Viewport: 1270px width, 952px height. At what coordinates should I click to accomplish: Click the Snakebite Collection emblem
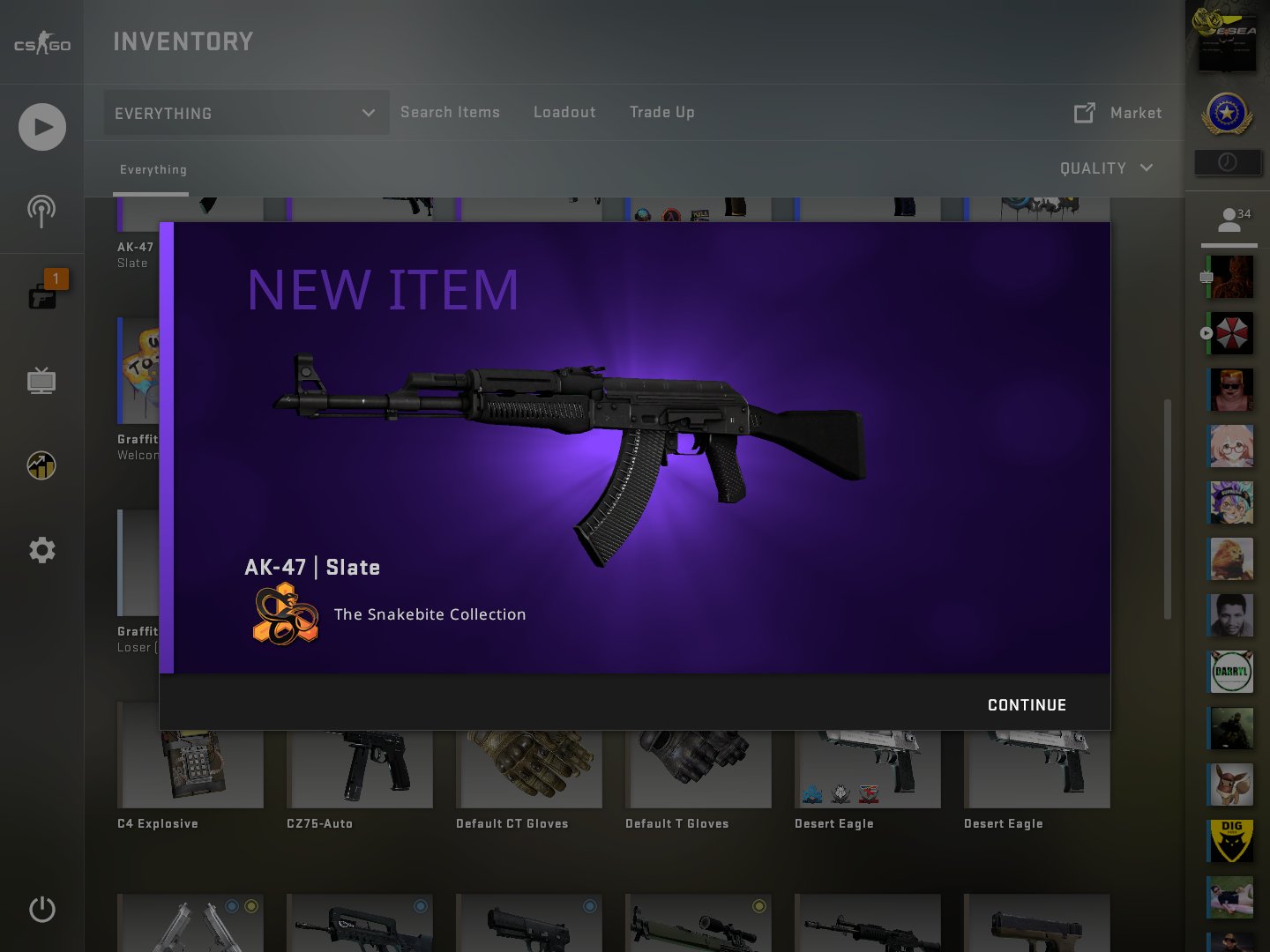click(x=283, y=615)
